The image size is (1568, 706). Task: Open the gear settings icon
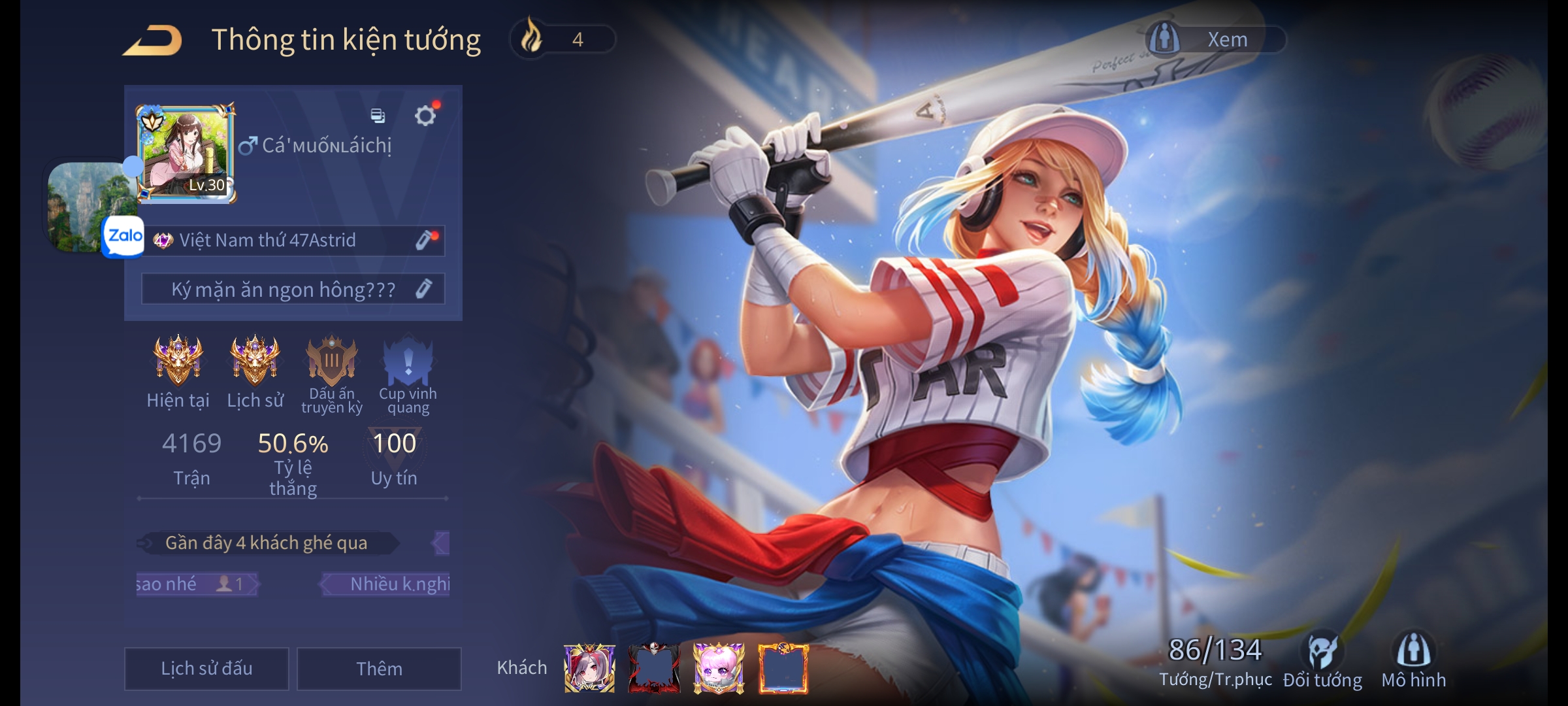point(425,116)
